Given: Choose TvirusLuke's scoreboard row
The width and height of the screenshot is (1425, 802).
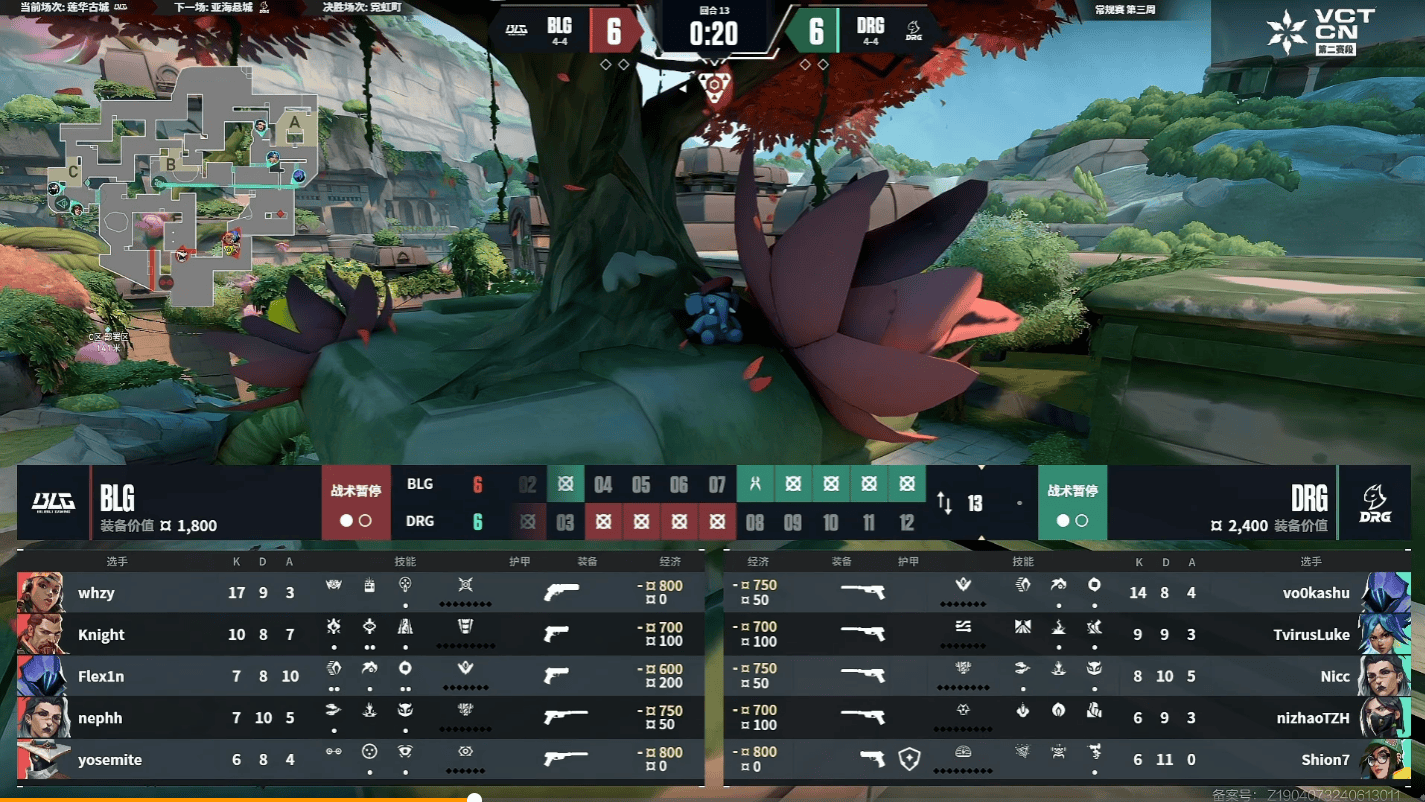Looking at the screenshot, I should pos(1066,635).
